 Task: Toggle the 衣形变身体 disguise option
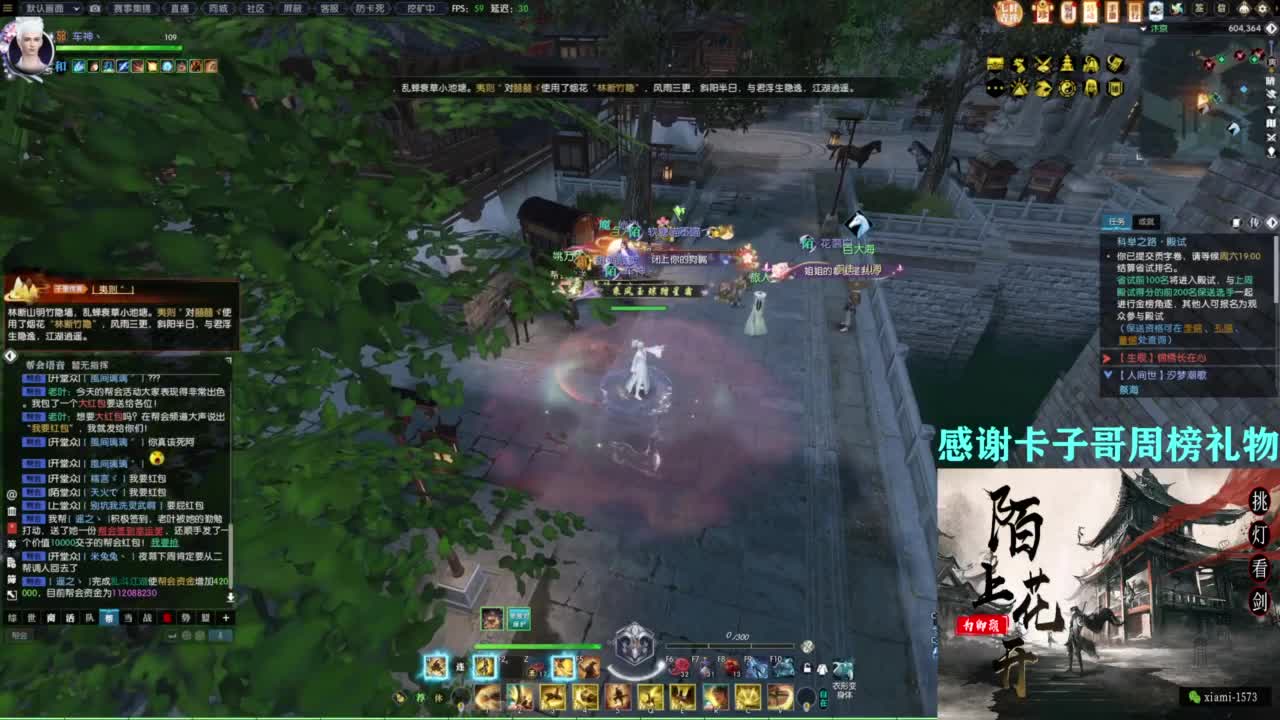pos(843,670)
